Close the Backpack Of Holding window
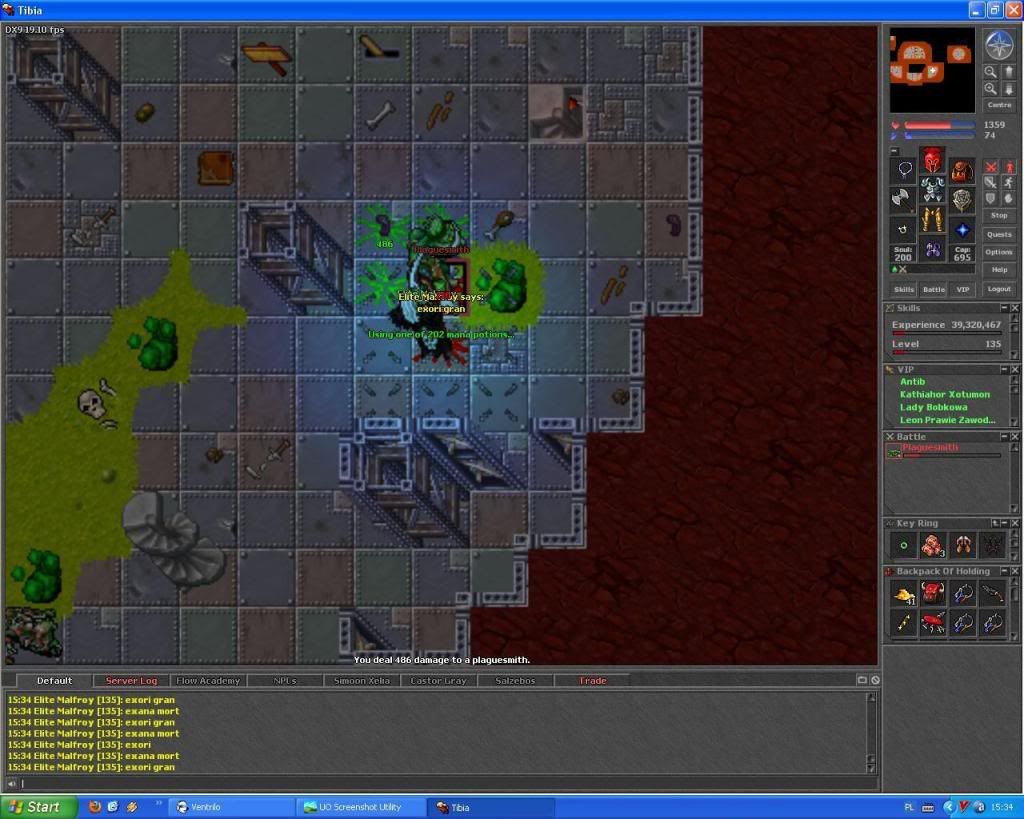The height and width of the screenshot is (819, 1024). click(1015, 571)
